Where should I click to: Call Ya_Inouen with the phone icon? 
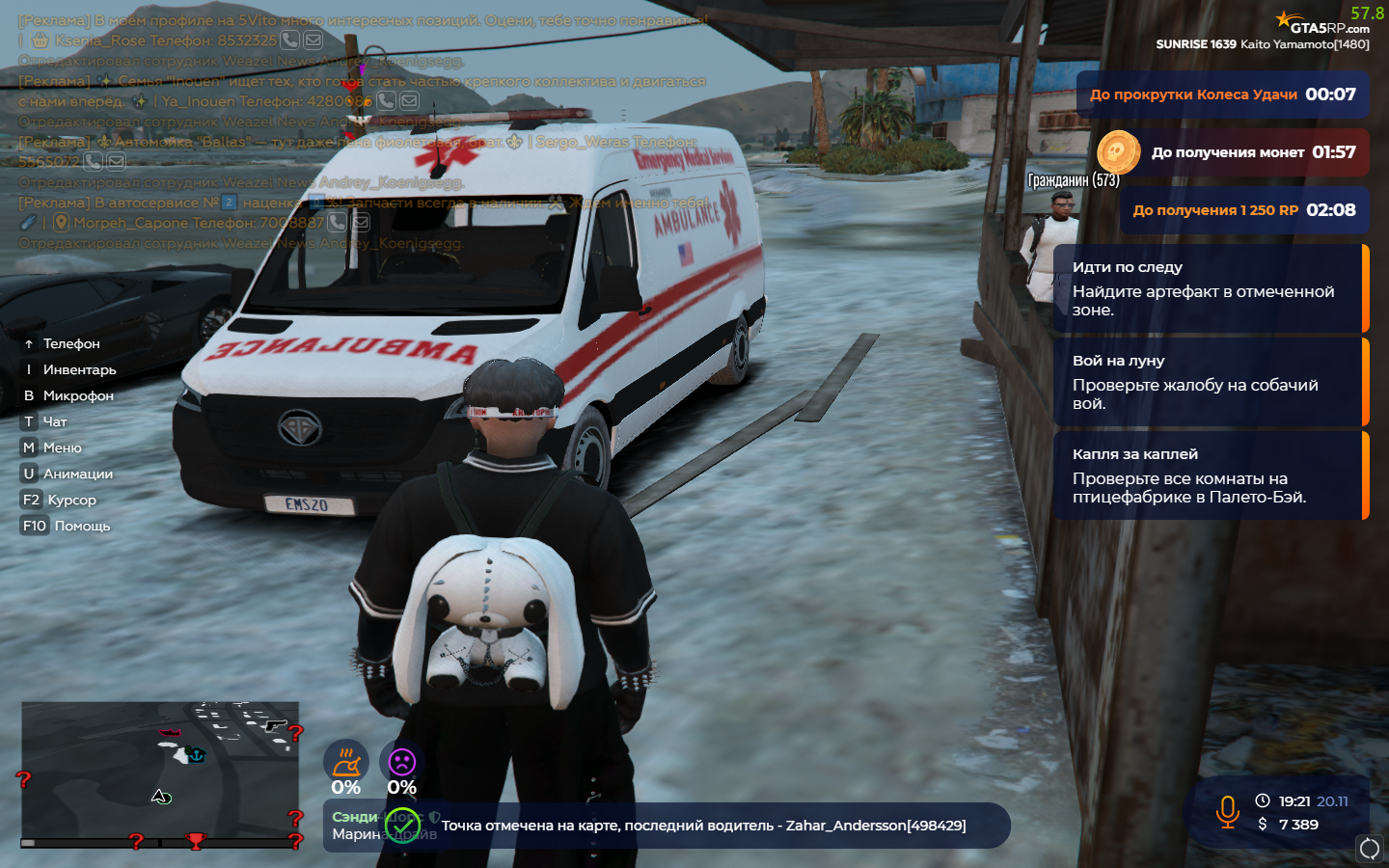tap(386, 100)
